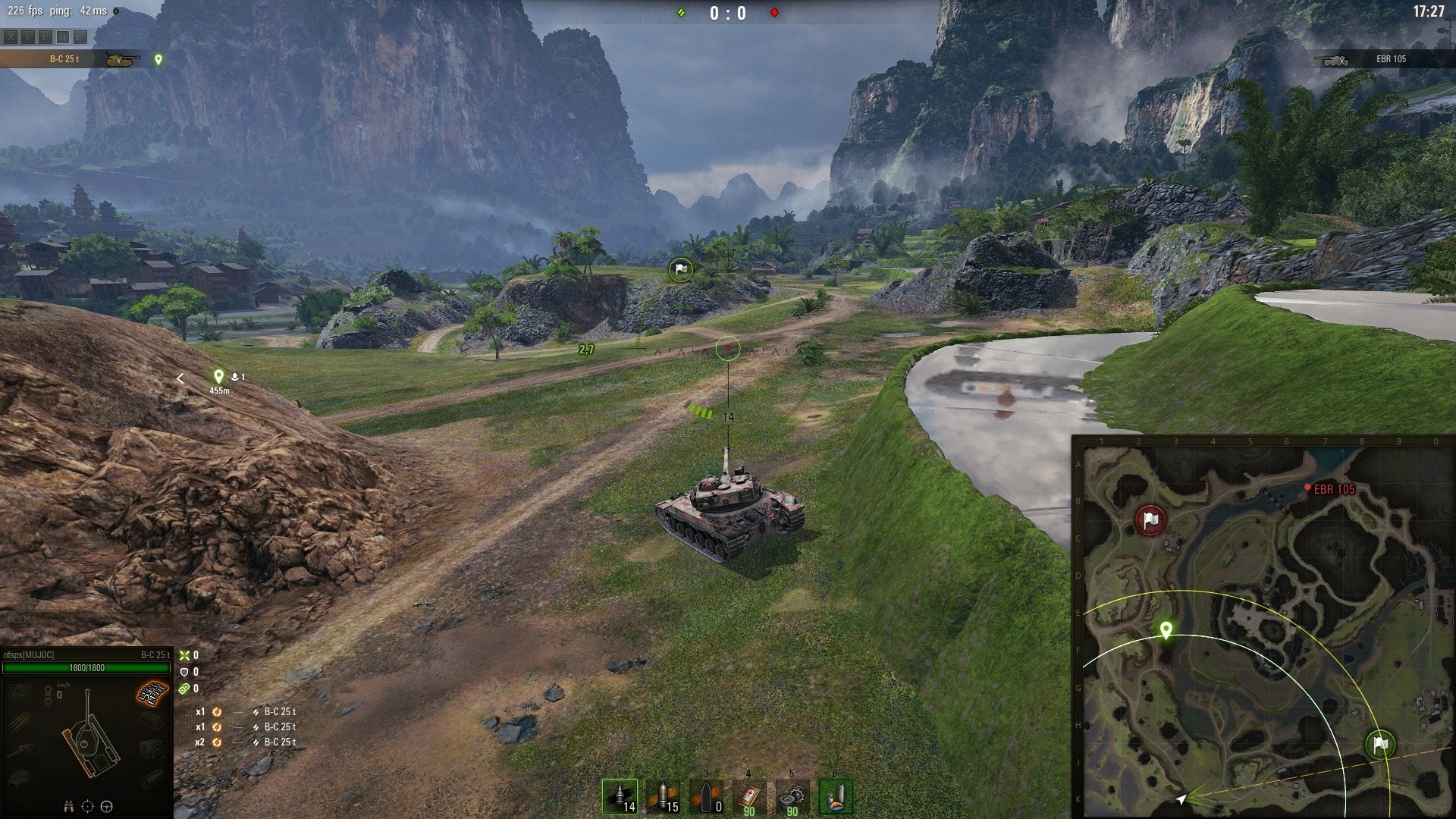The image size is (1456, 819).
Task: Select the B-C 25 t ally row
Action: click(x=76, y=59)
